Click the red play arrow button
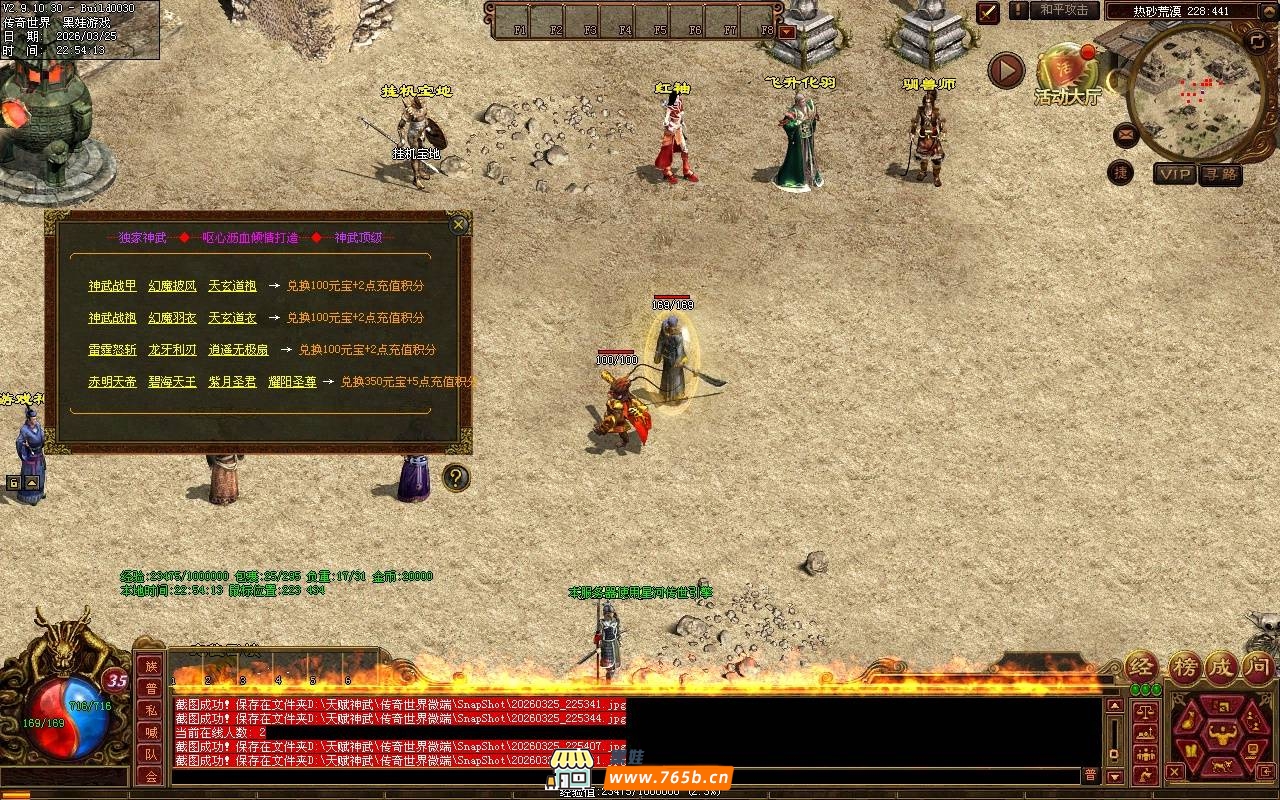The width and height of the screenshot is (1280, 800). (x=1006, y=70)
